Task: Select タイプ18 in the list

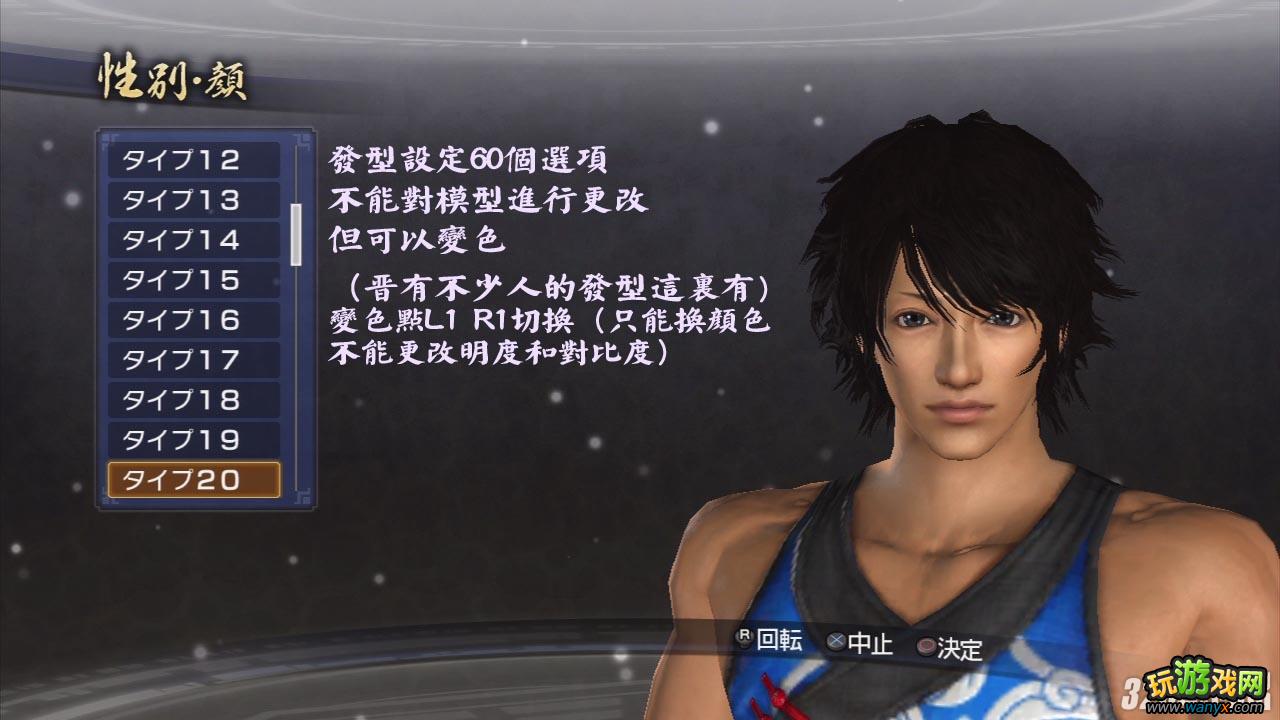Action: [x=193, y=400]
